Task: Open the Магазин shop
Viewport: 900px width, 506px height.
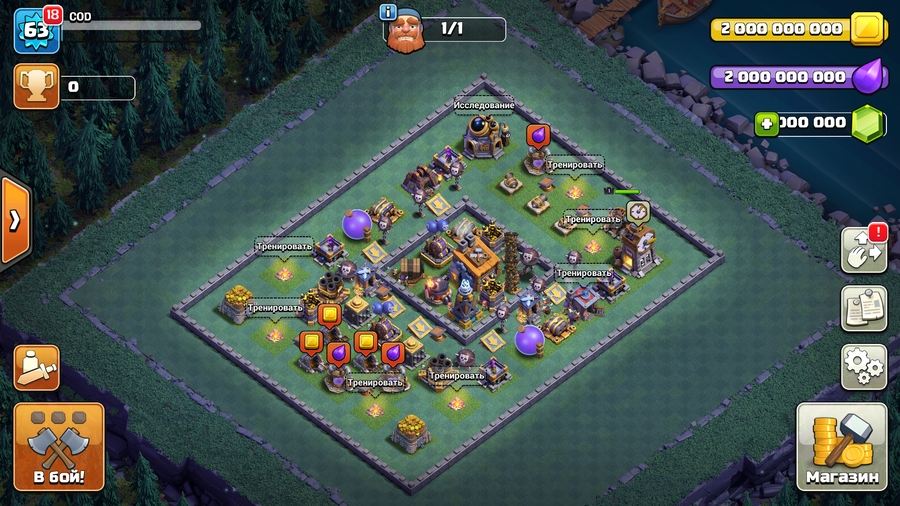Action: point(842,446)
